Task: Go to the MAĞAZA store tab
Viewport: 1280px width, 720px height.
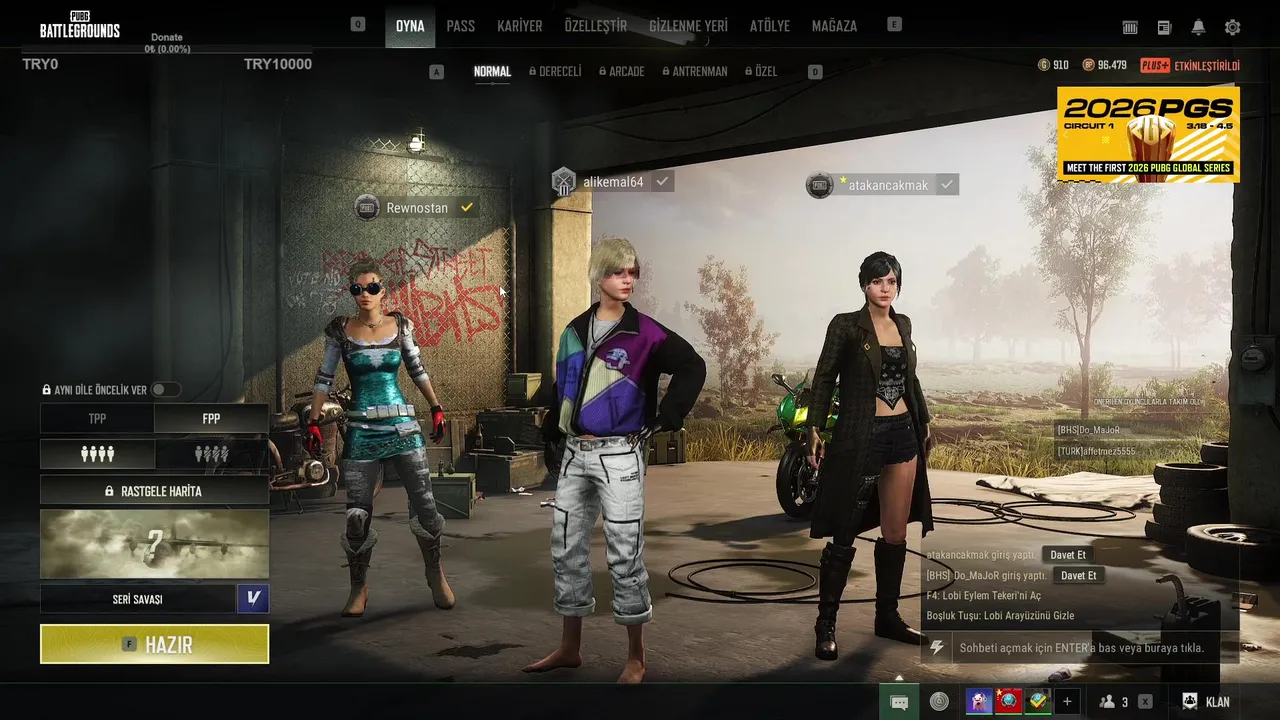Action: 834,26
